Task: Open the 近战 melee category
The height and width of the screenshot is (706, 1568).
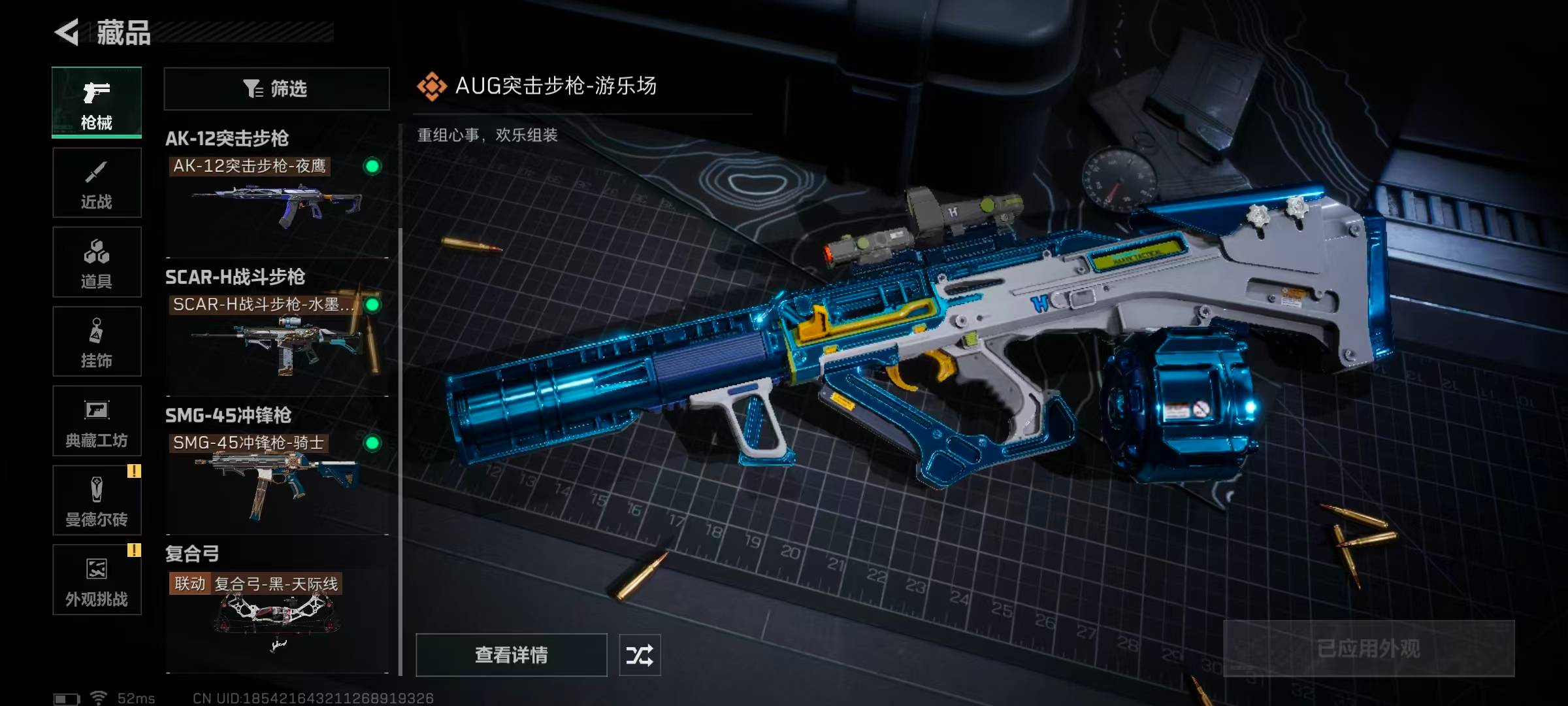Action: point(97,182)
